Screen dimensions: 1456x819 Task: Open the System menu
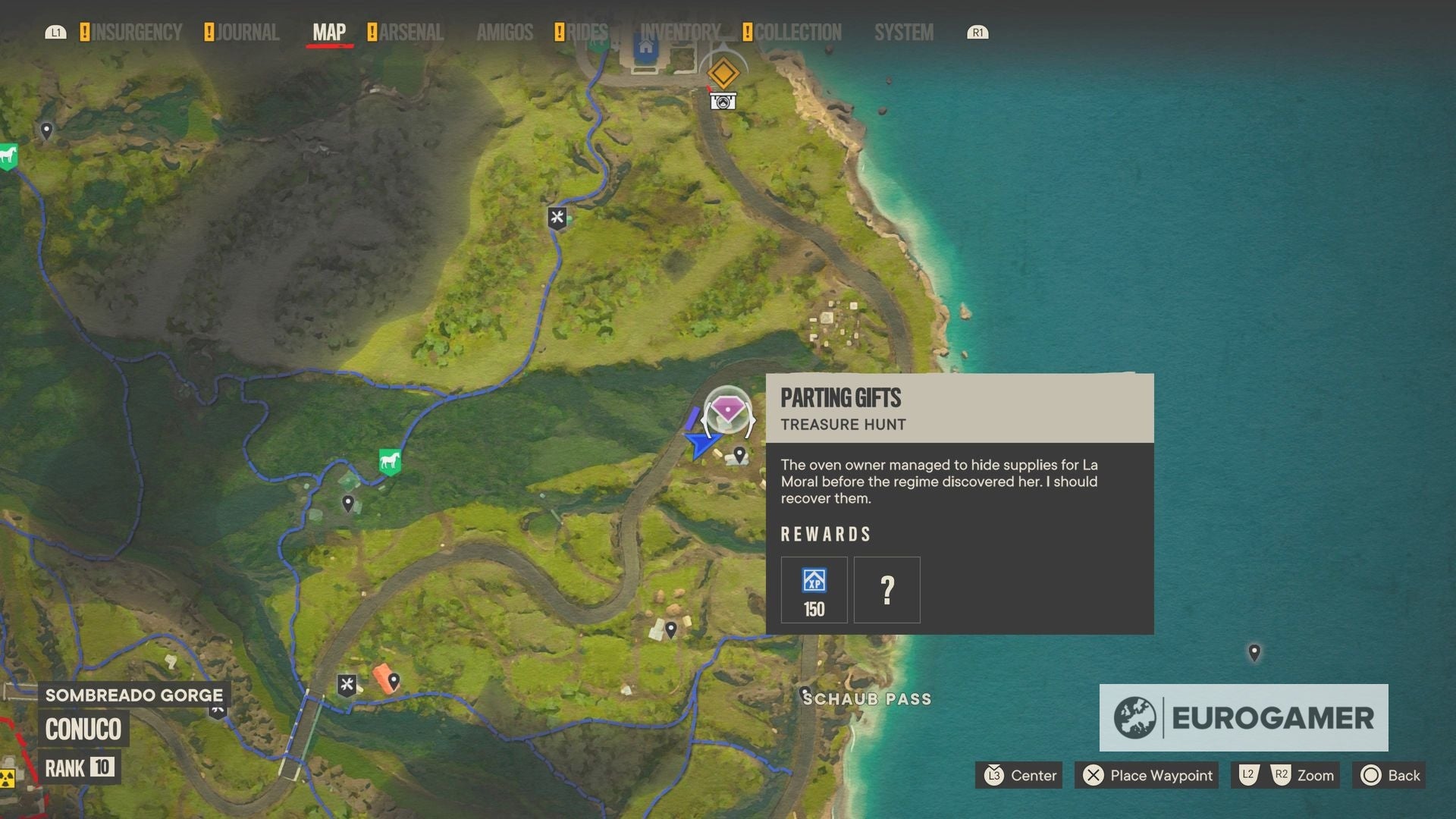click(x=903, y=33)
